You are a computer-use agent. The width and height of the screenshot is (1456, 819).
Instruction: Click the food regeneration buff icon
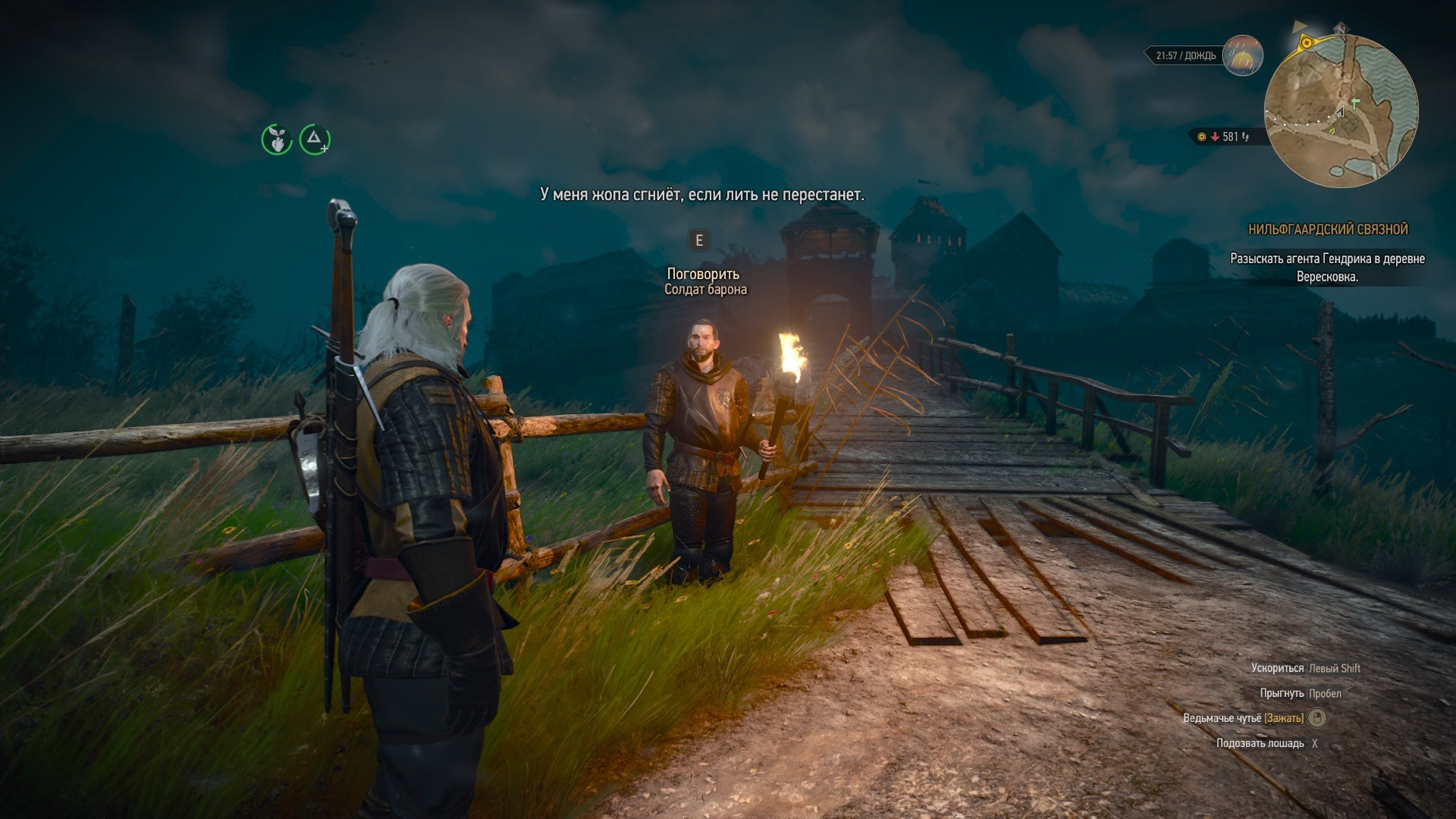coord(277,140)
